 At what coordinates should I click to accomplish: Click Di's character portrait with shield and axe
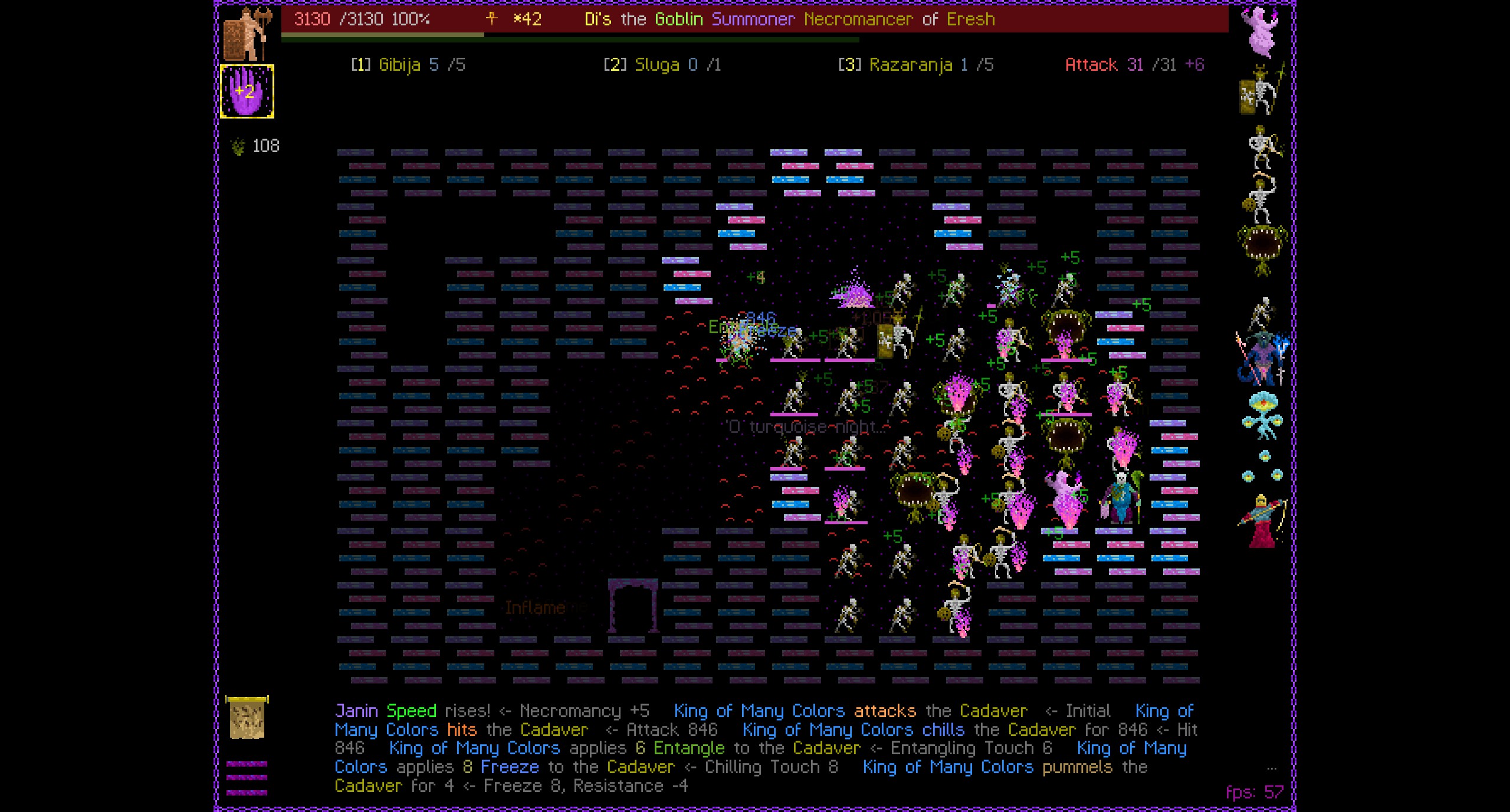[248, 32]
